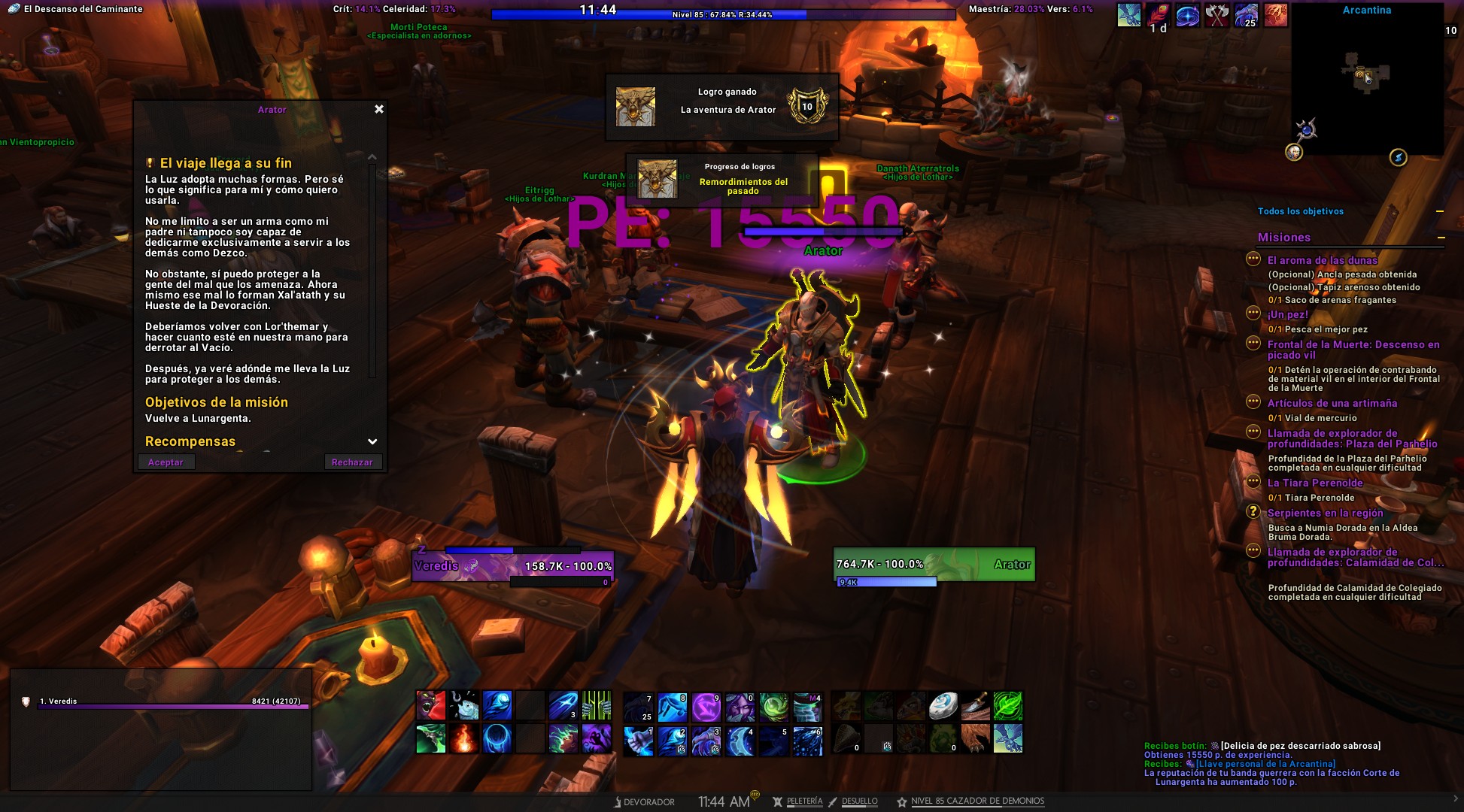
Task: Click the Veredis player unit frame
Action: [513, 566]
